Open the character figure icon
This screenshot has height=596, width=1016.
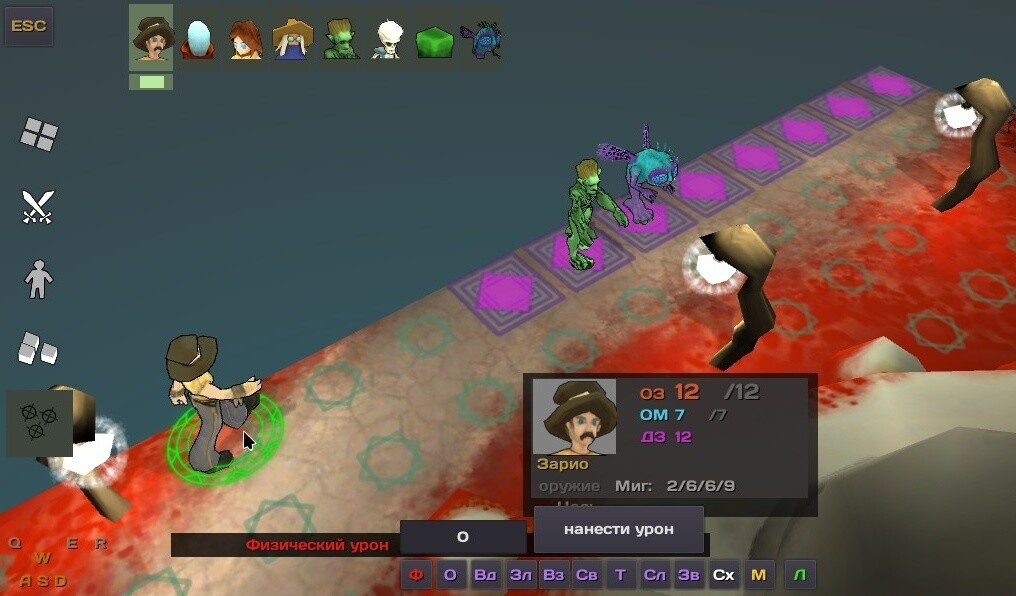pyautogui.click(x=38, y=279)
